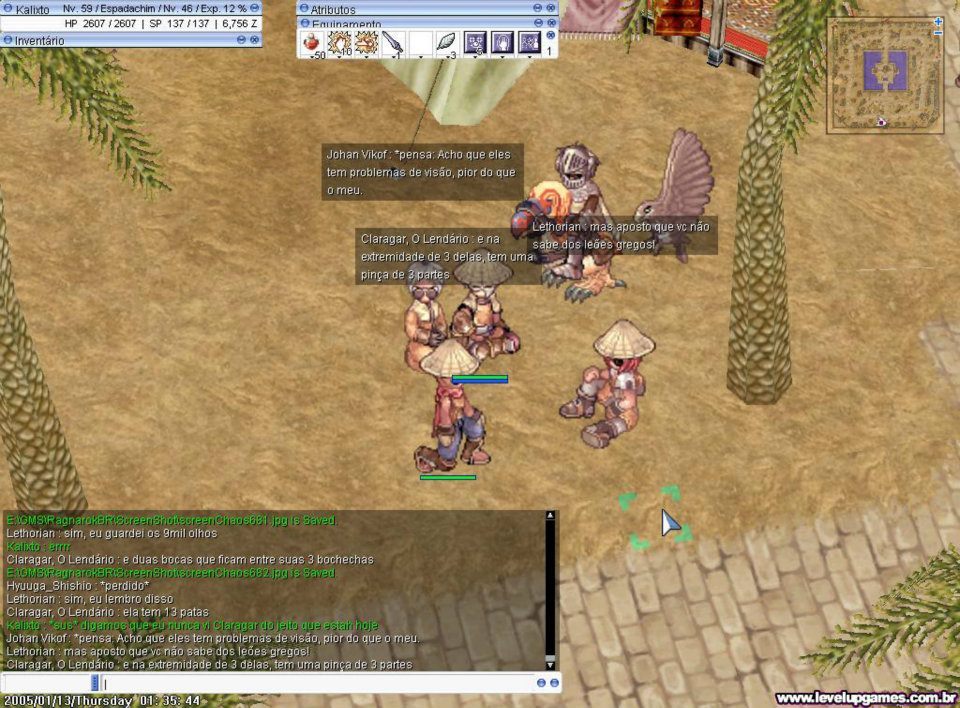Select the white feather hotbar slot
The width and height of the screenshot is (960, 708).
pos(447,43)
